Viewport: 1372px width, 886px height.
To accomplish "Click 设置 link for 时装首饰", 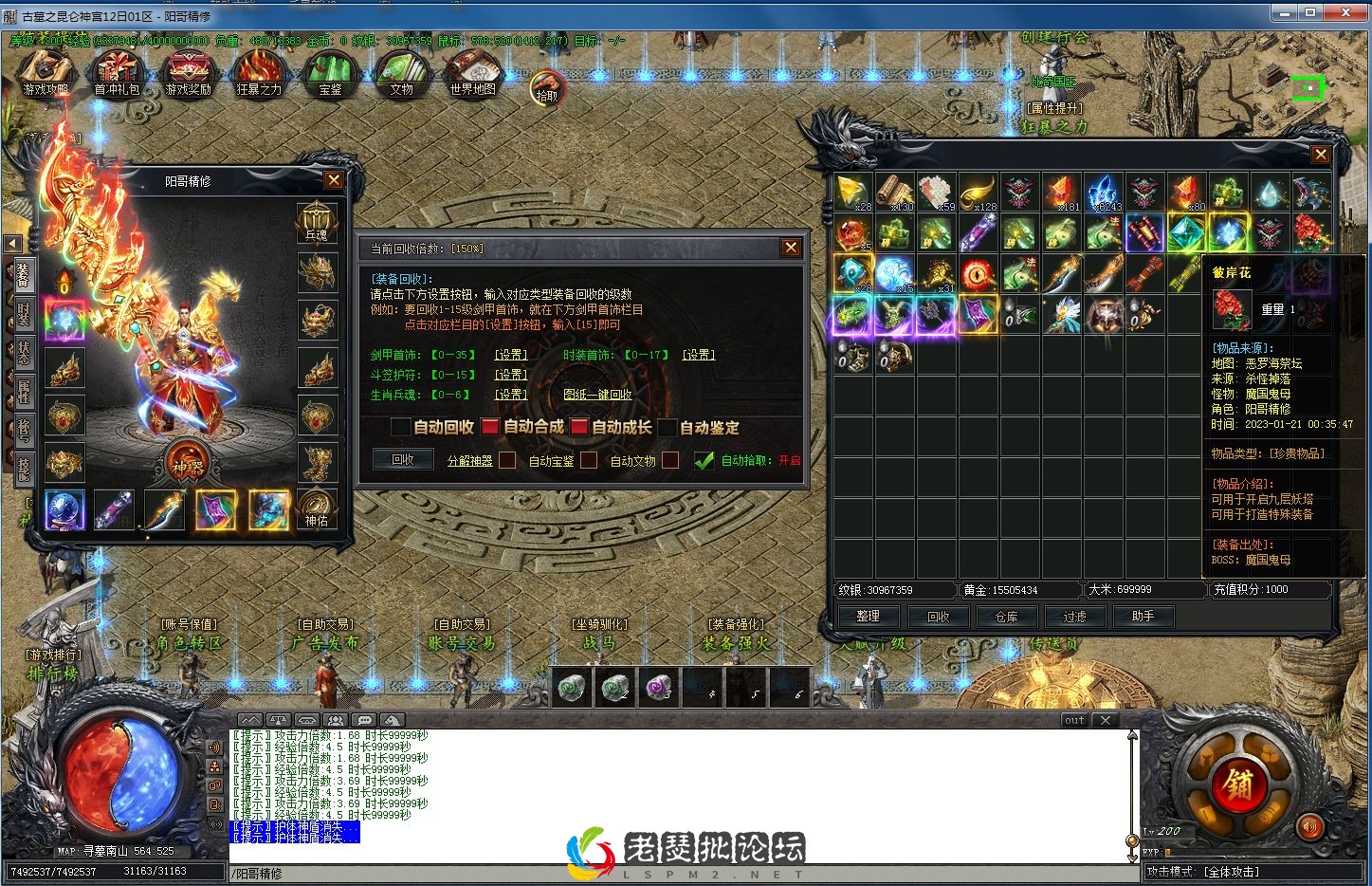I will (699, 355).
